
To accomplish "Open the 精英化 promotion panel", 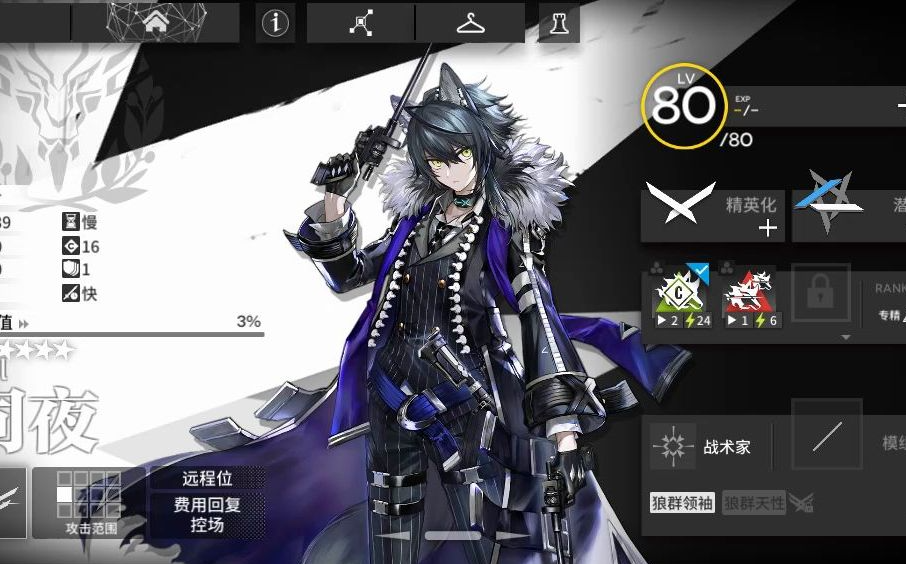I will coord(712,214).
